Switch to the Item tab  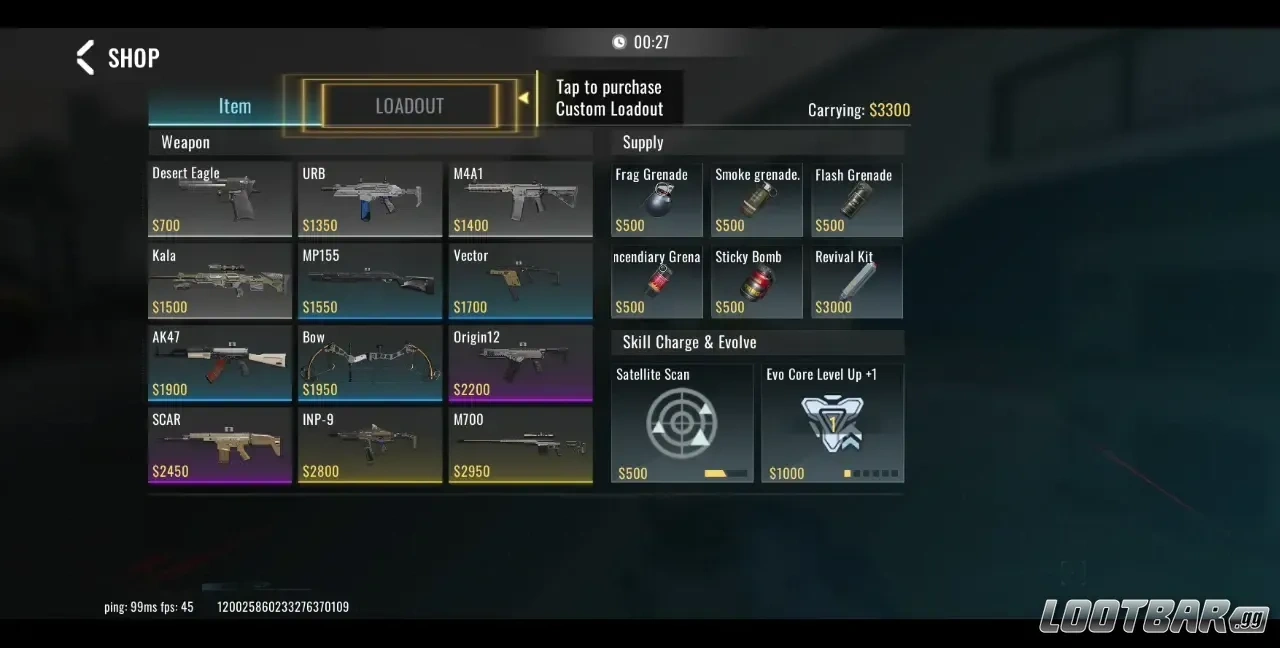coord(235,107)
